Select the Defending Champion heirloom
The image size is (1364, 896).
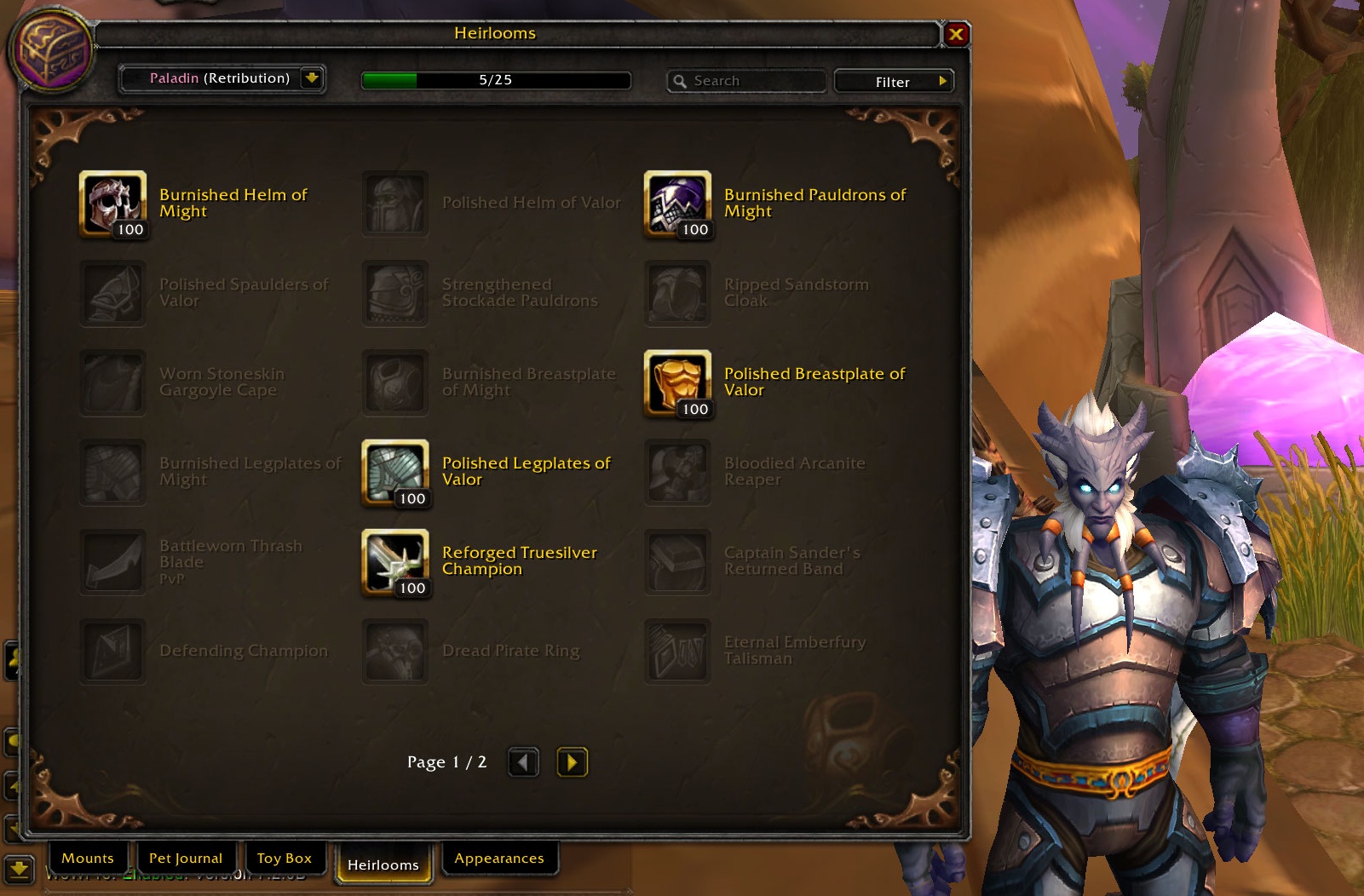(x=112, y=651)
